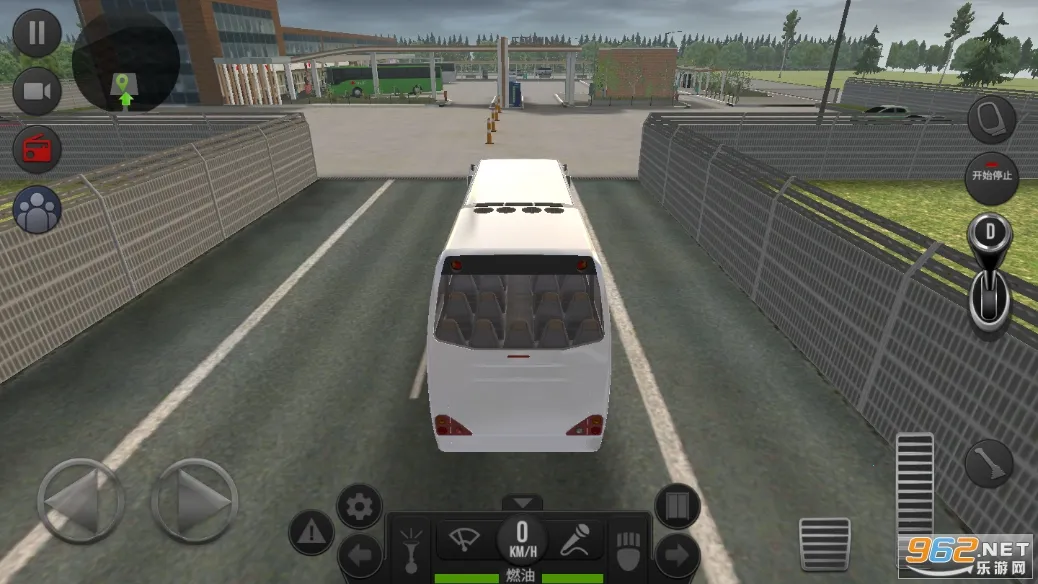This screenshot has width=1038, height=584.
Task: Open the circular minimap
Action: [x=126, y=60]
